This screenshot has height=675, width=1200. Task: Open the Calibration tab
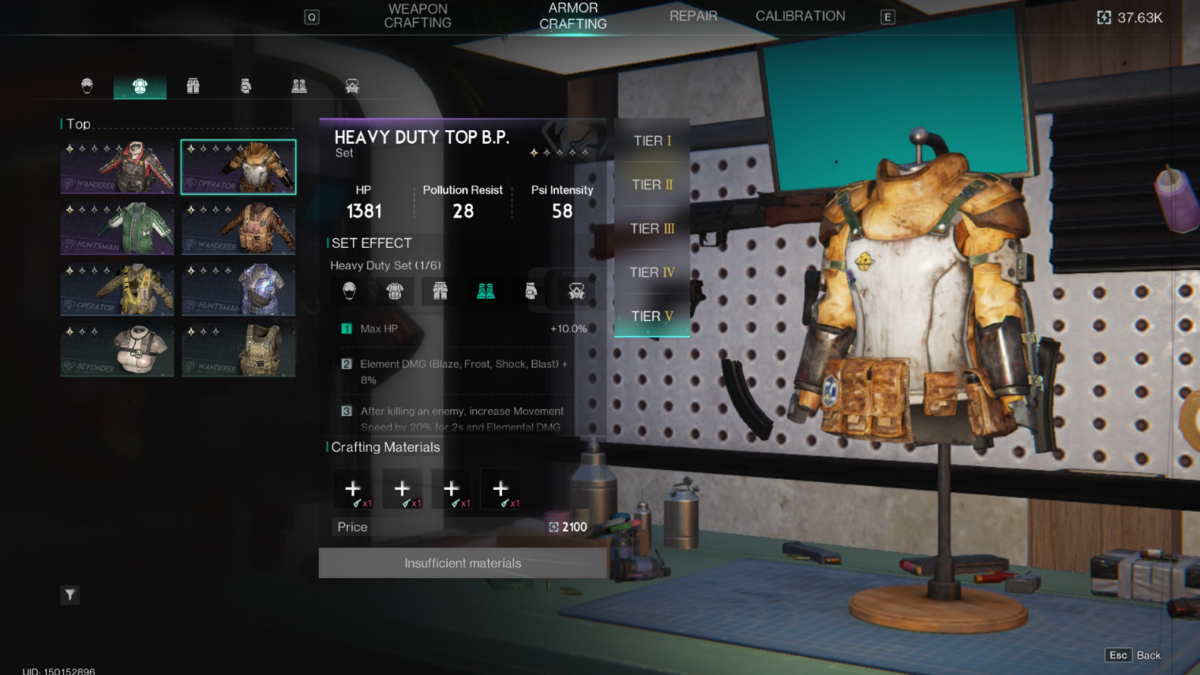tap(800, 16)
